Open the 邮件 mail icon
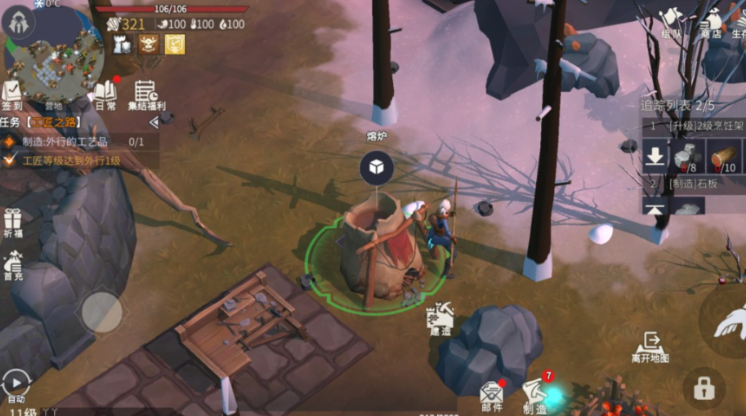 pyautogui.click(x=491, y=395)
